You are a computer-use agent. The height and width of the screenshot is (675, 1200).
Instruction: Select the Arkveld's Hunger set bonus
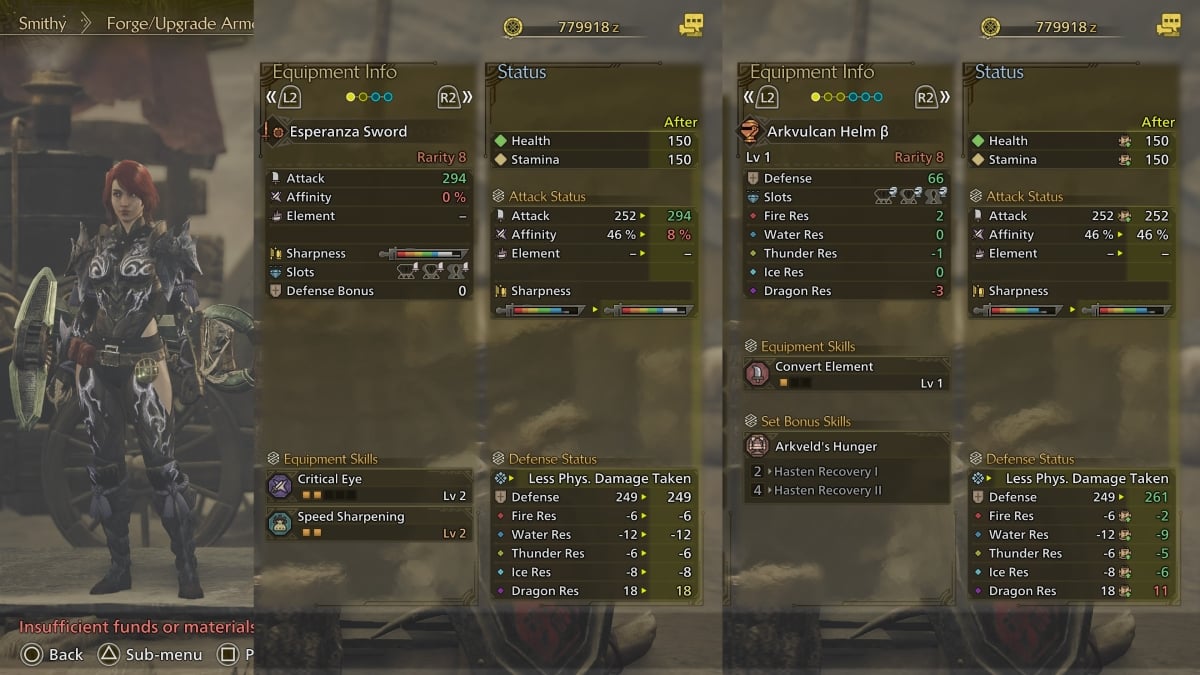click(x=846, y=446)
